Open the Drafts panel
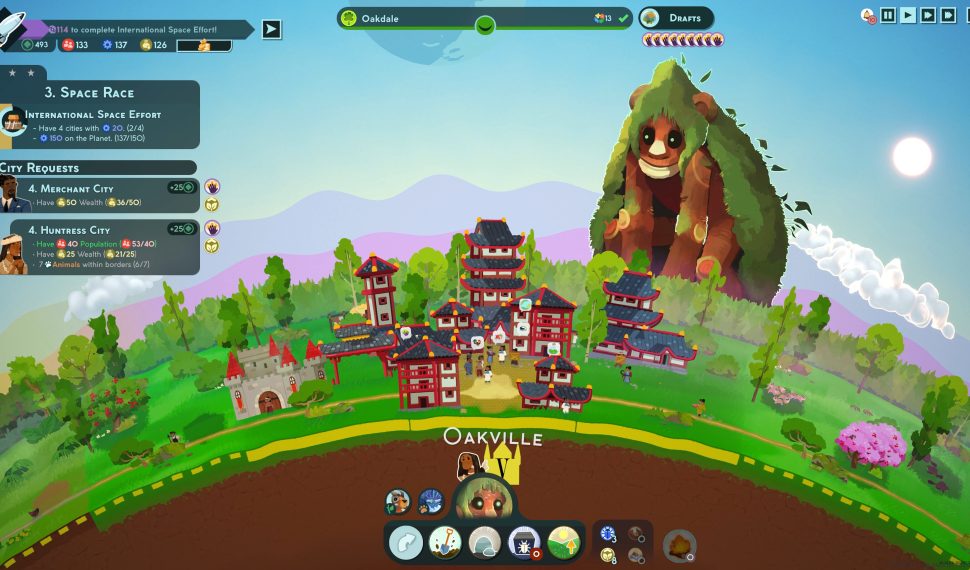This screenshot has height=570, width=970. 677,18
